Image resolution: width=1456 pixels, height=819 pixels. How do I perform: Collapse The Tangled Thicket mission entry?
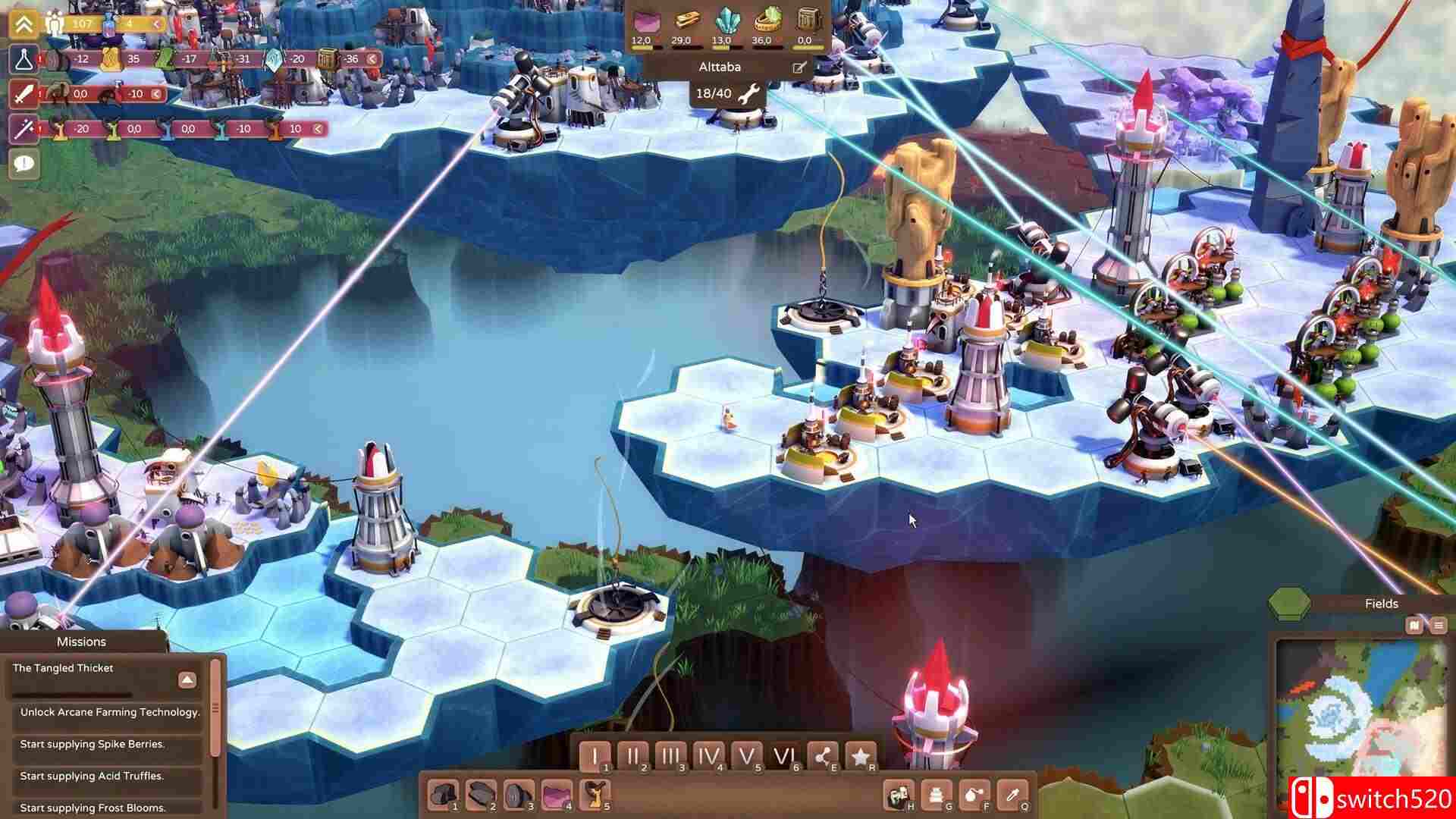187,679
